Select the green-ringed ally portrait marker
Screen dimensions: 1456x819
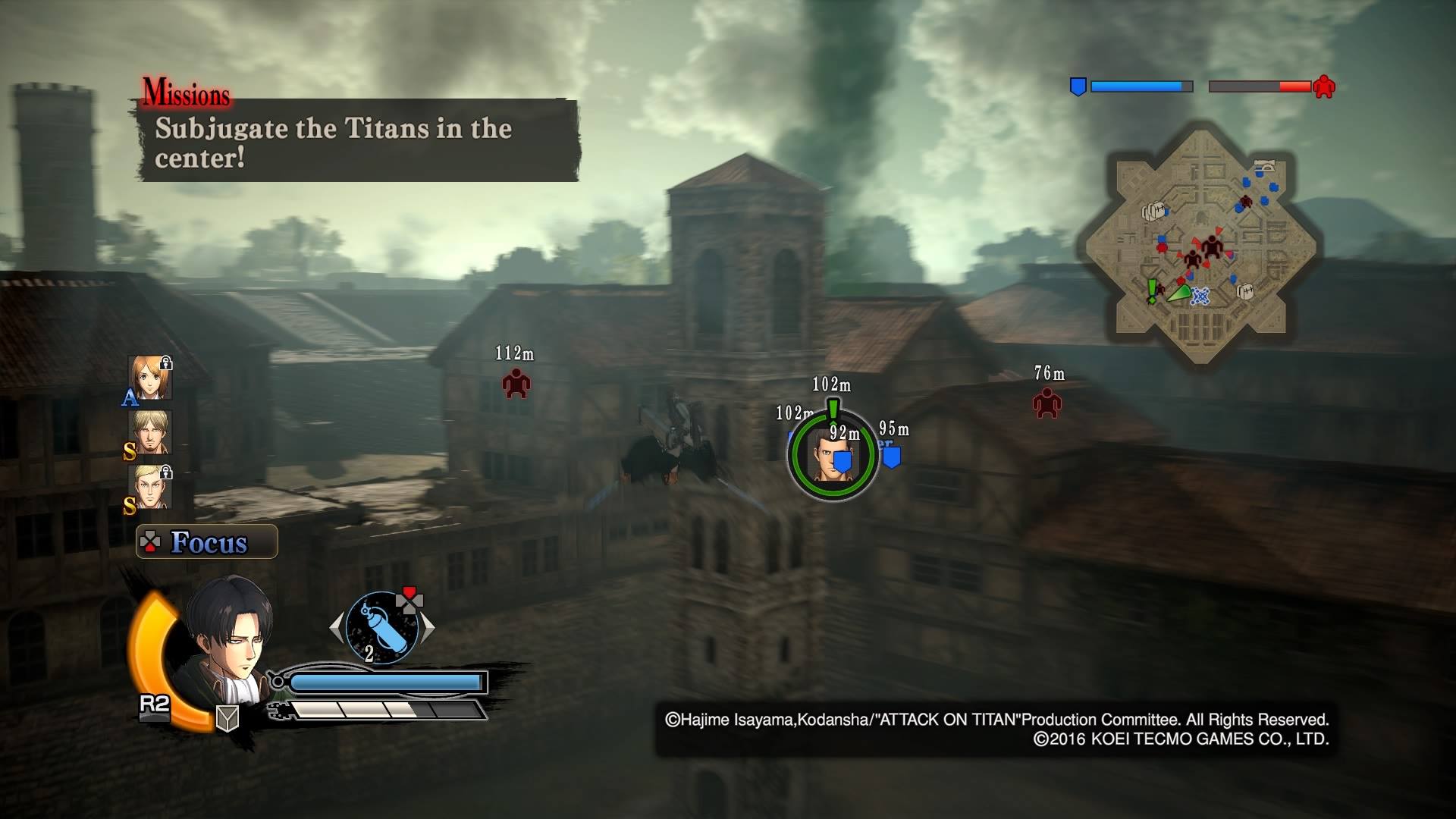coord(832,455)
